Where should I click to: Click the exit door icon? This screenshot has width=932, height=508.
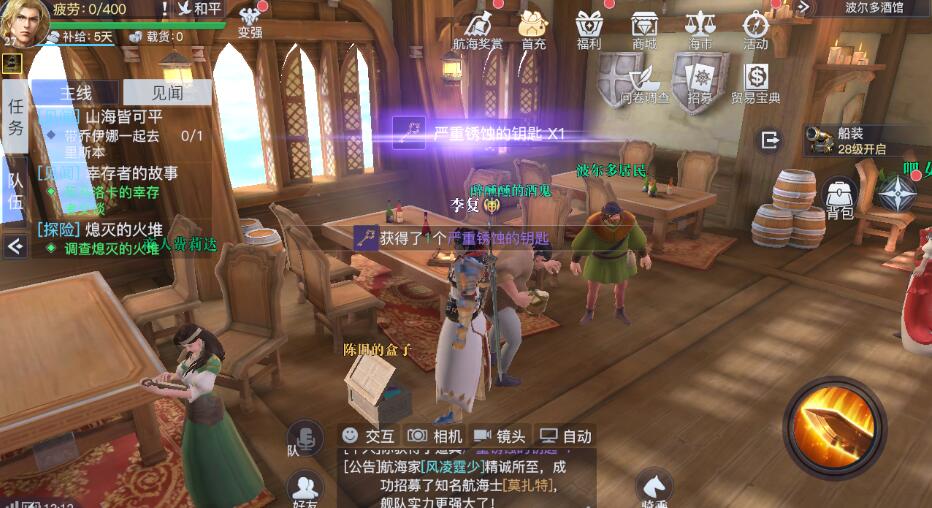click(x=770, y=140)
